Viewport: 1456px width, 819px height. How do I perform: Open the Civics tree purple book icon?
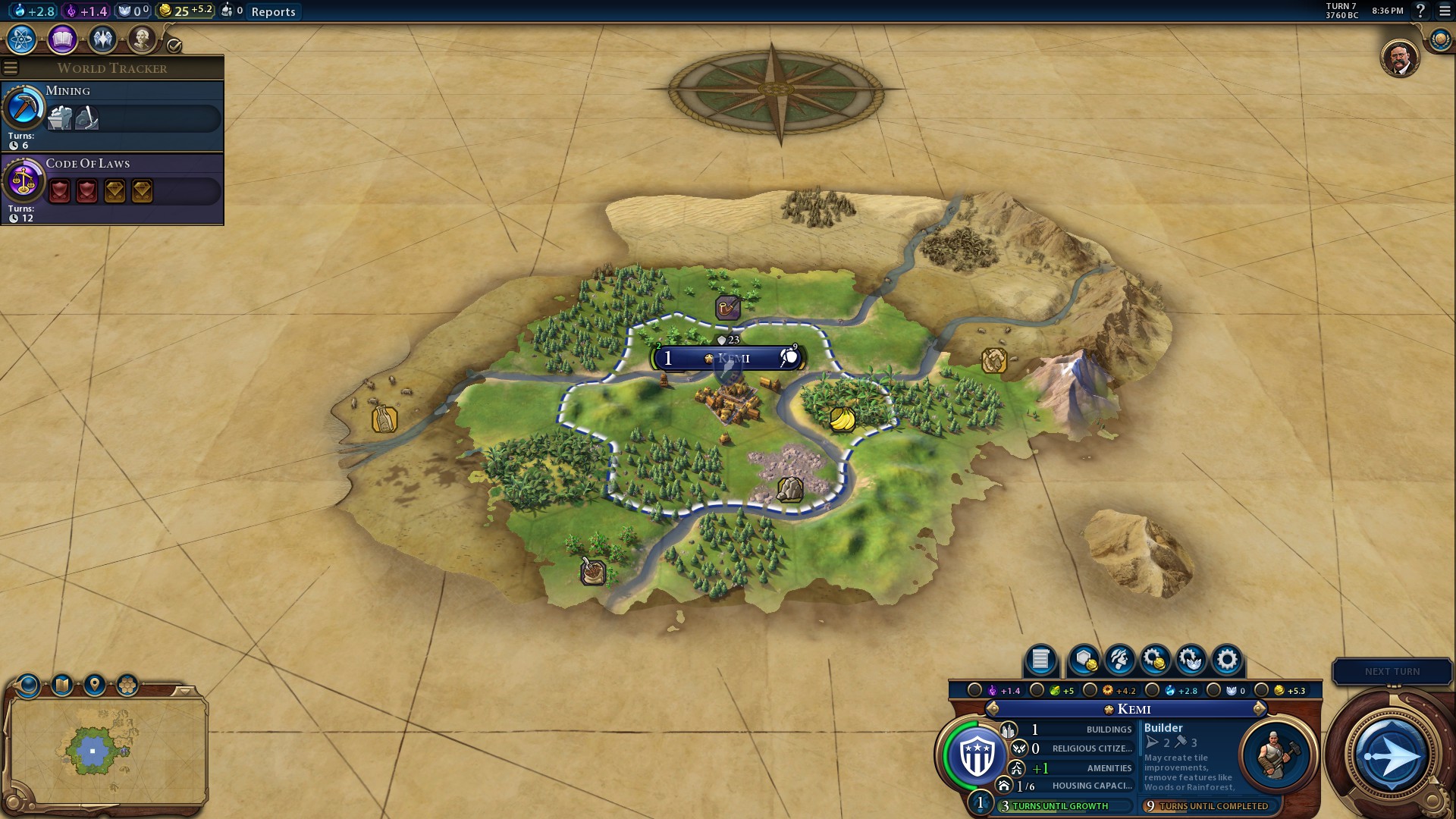click(x=62, y=39)
